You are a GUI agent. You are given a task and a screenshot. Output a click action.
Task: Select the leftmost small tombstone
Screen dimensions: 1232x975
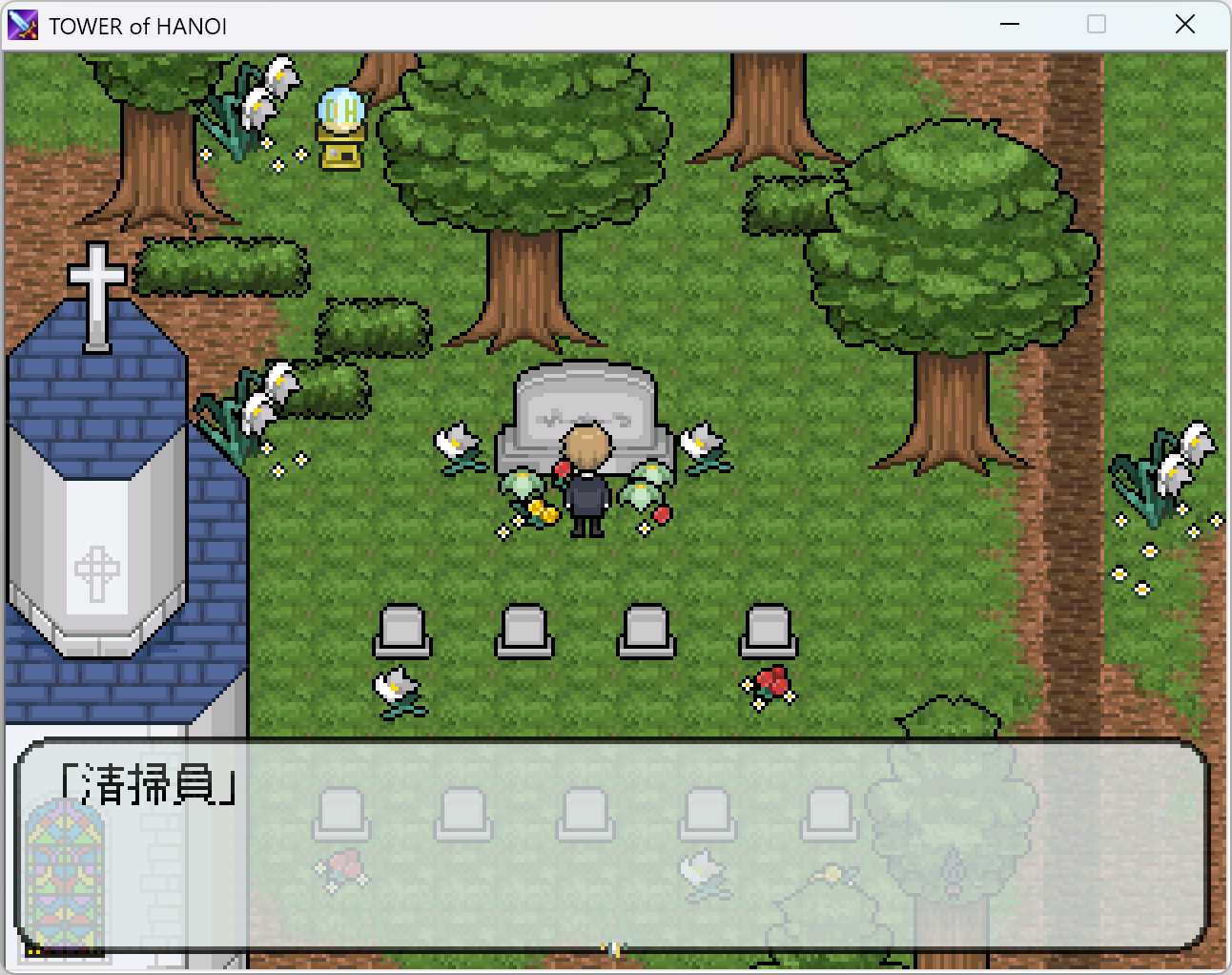[x=404, y=628]
